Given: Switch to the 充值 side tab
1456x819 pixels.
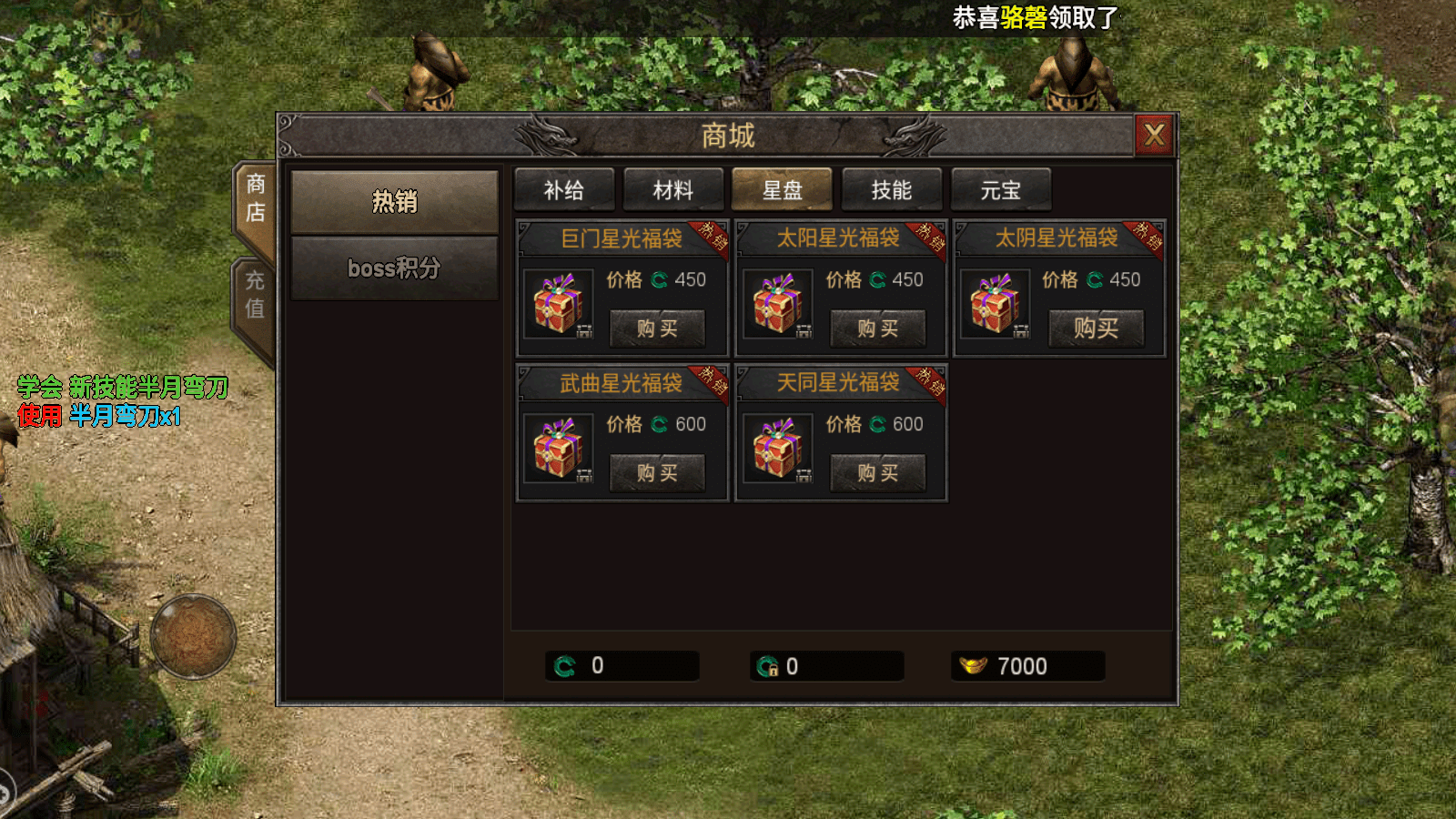Looking at the screenshot, I should (x=256, y=295).
